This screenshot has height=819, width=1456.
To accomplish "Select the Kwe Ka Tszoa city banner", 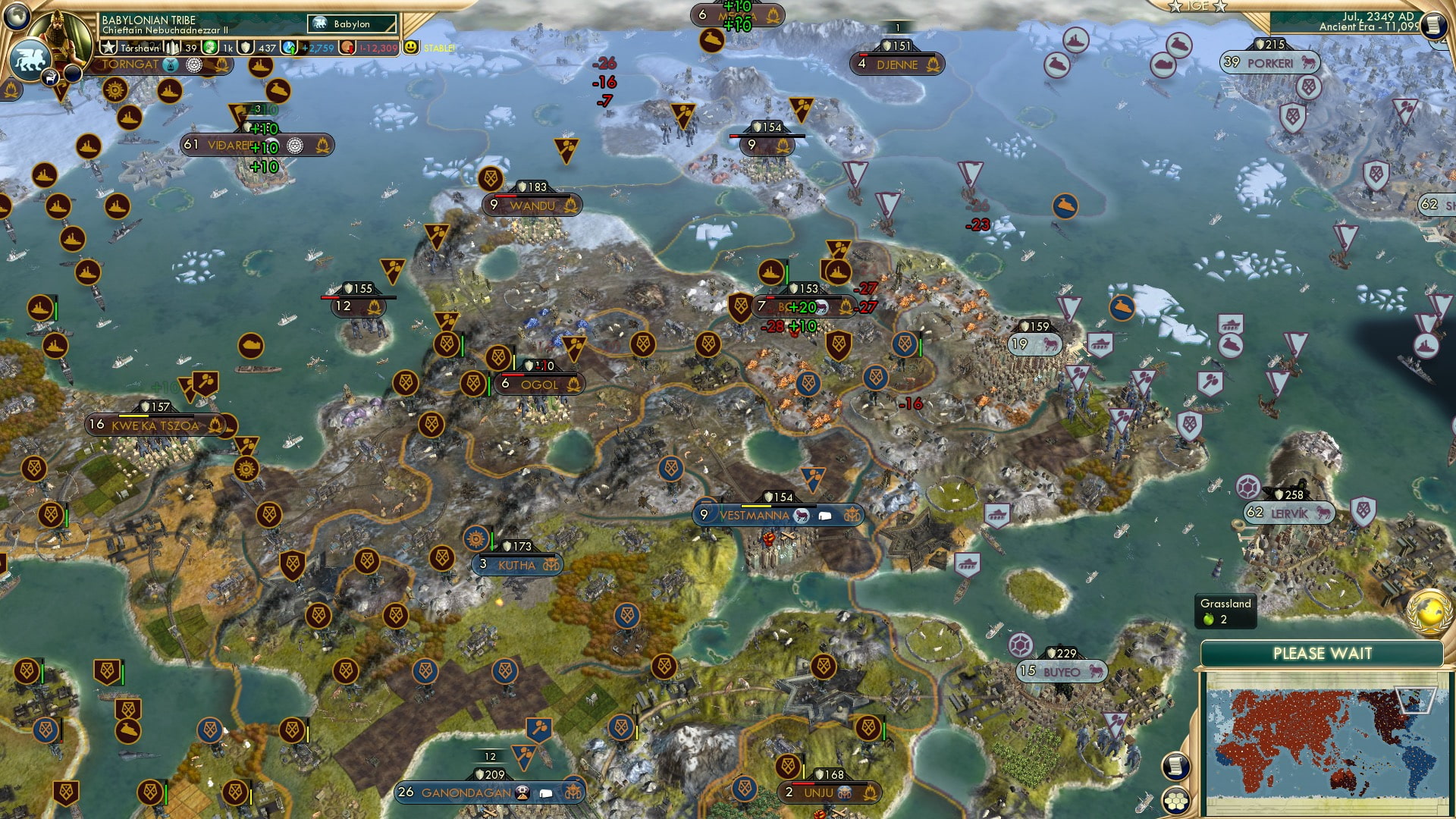I will (155, 425).
